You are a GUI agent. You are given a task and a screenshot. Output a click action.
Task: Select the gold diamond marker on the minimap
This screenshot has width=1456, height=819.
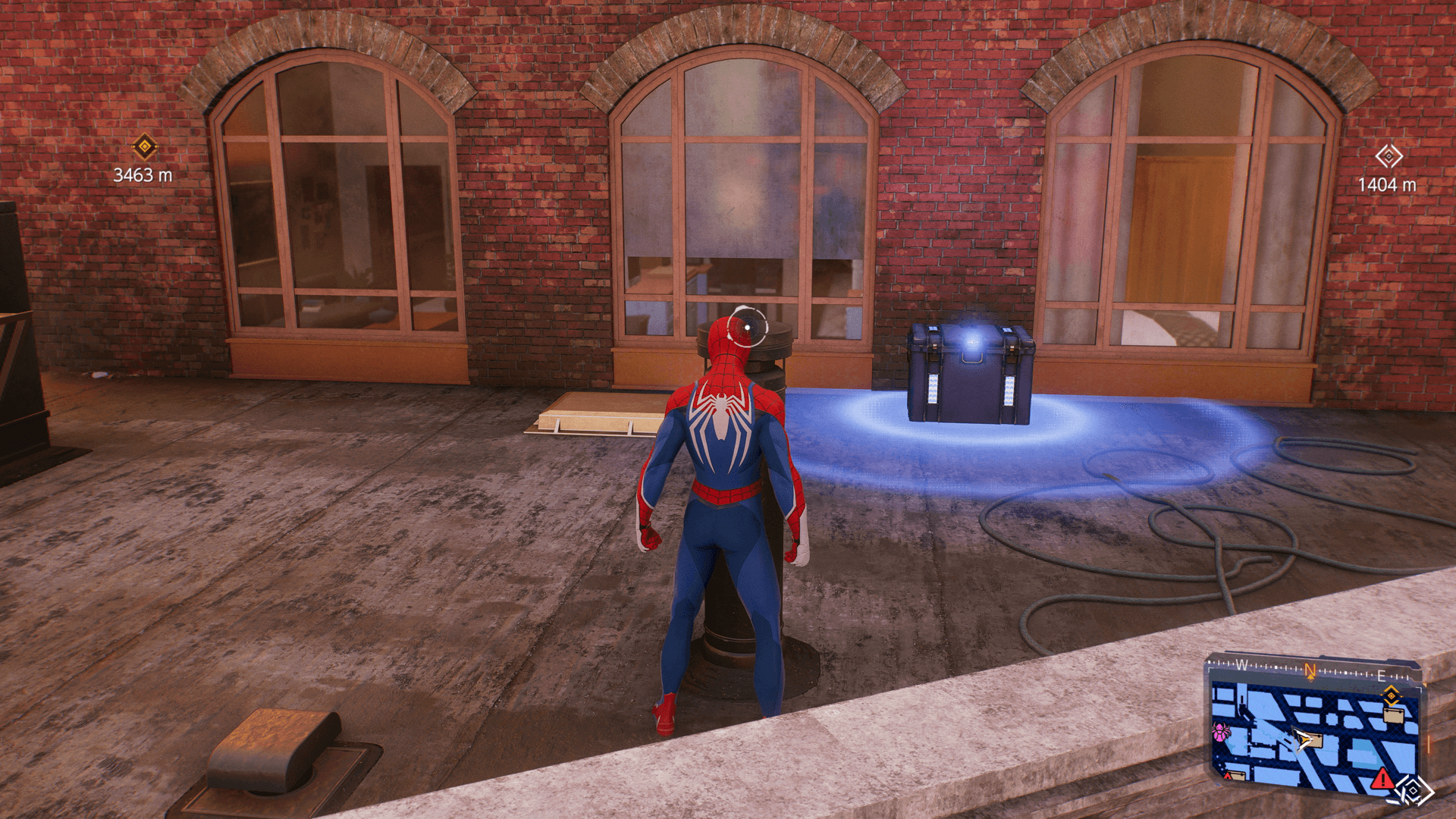click(x=1391, y=695)
